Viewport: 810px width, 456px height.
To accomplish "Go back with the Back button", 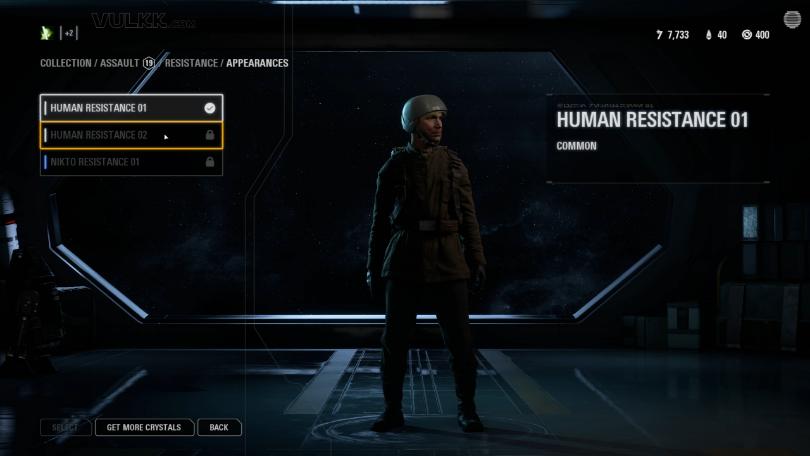I will tap(219, 428).
